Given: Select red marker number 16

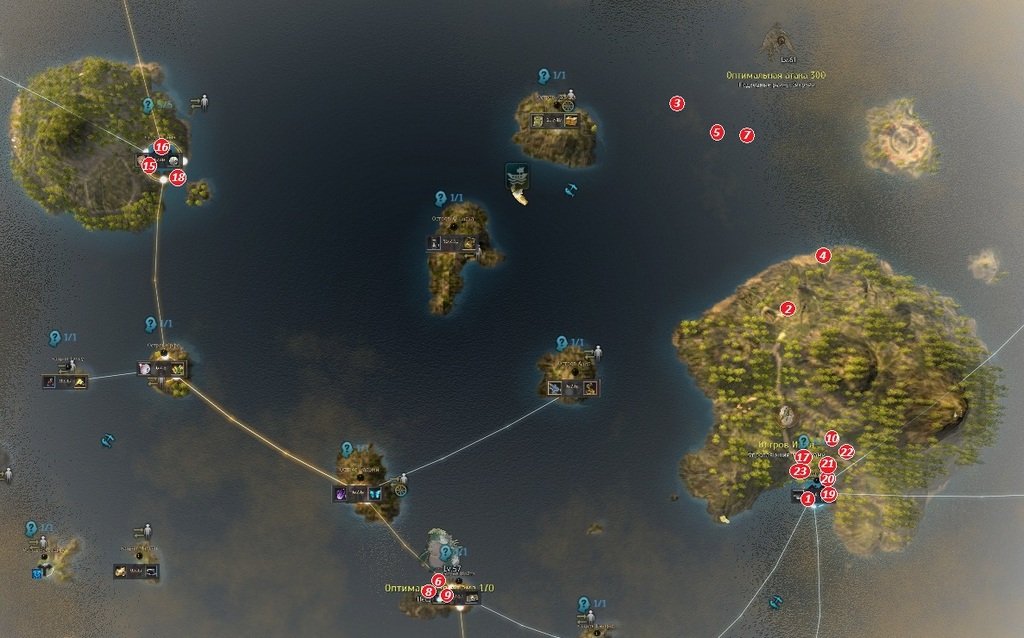Looking at the screenshot, I should (x=161, y=146).
